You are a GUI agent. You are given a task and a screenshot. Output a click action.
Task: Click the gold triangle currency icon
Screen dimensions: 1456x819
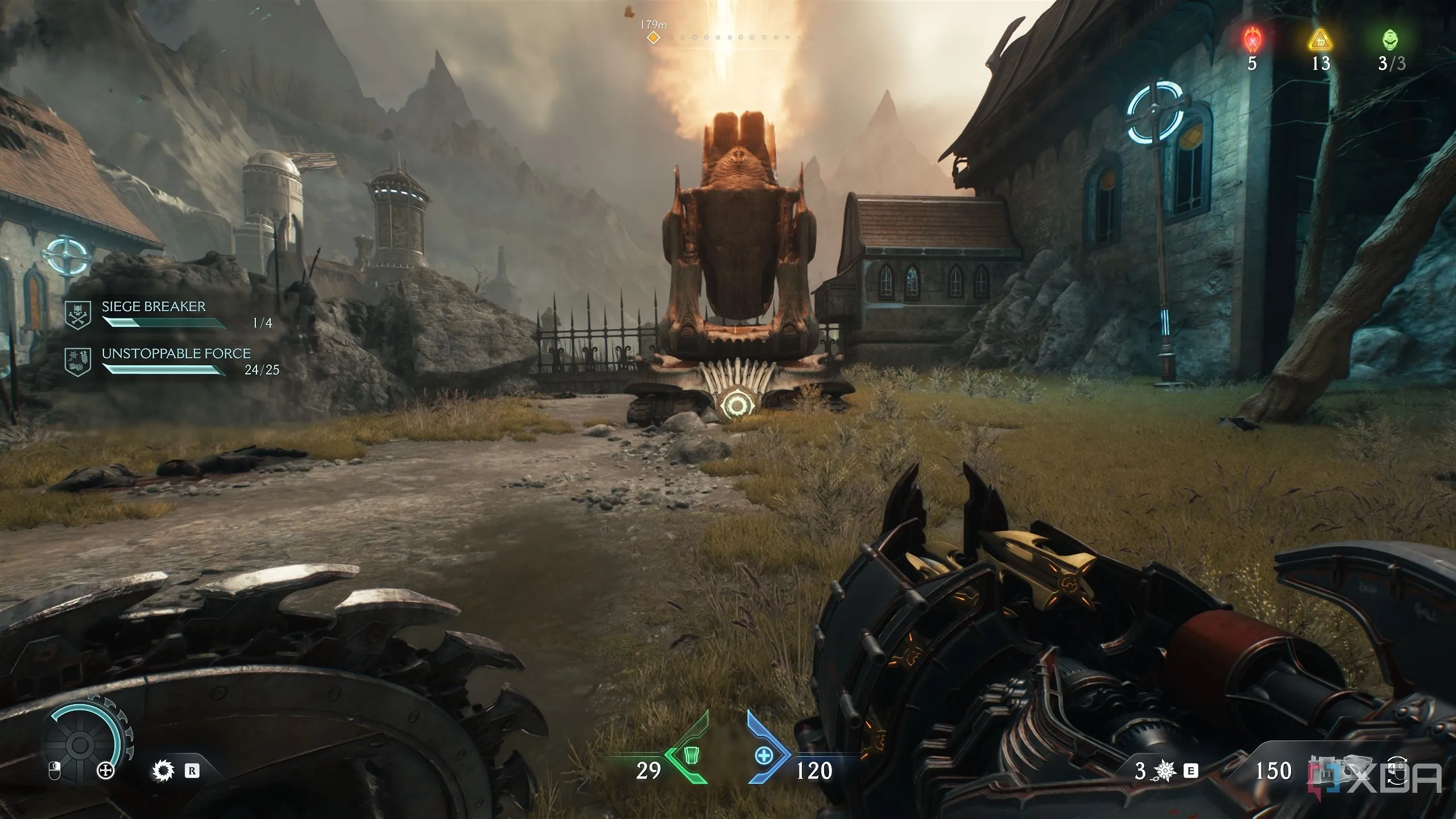coord(1320,40)
